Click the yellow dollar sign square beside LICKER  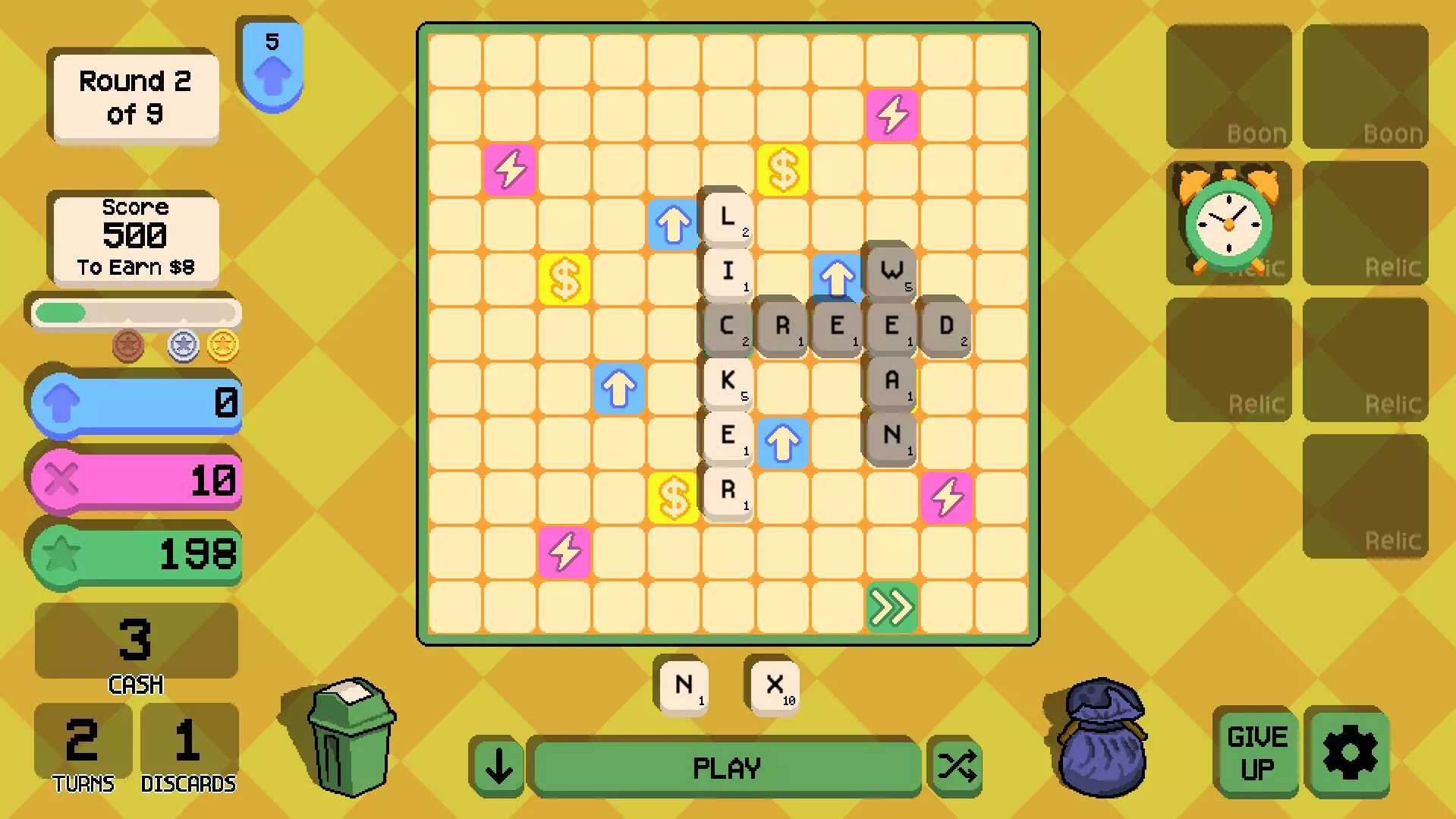tap(672, 497)
